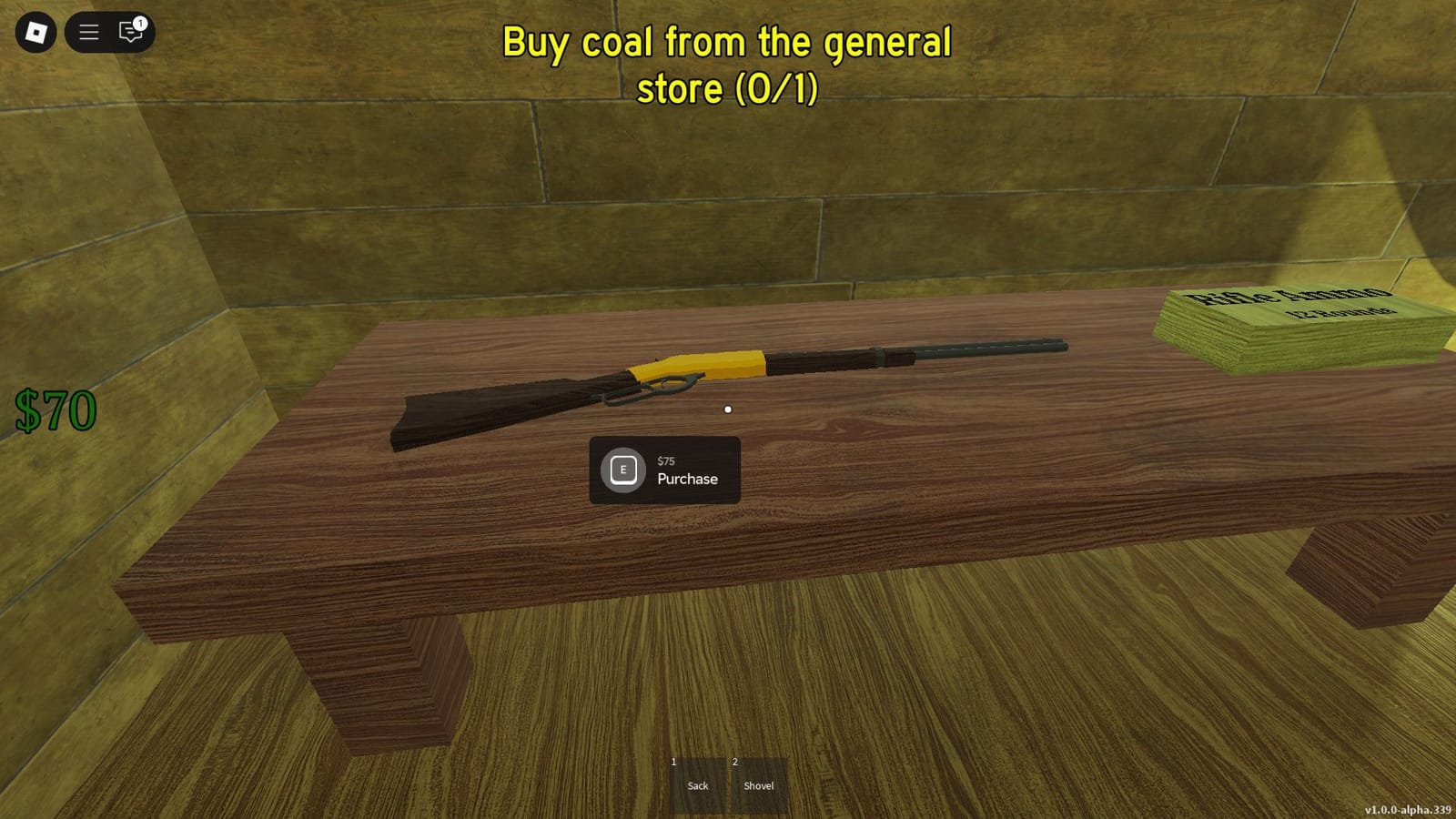Click the $70 money display
This screenshot has width=1456, height=819.
pos(55,408)
